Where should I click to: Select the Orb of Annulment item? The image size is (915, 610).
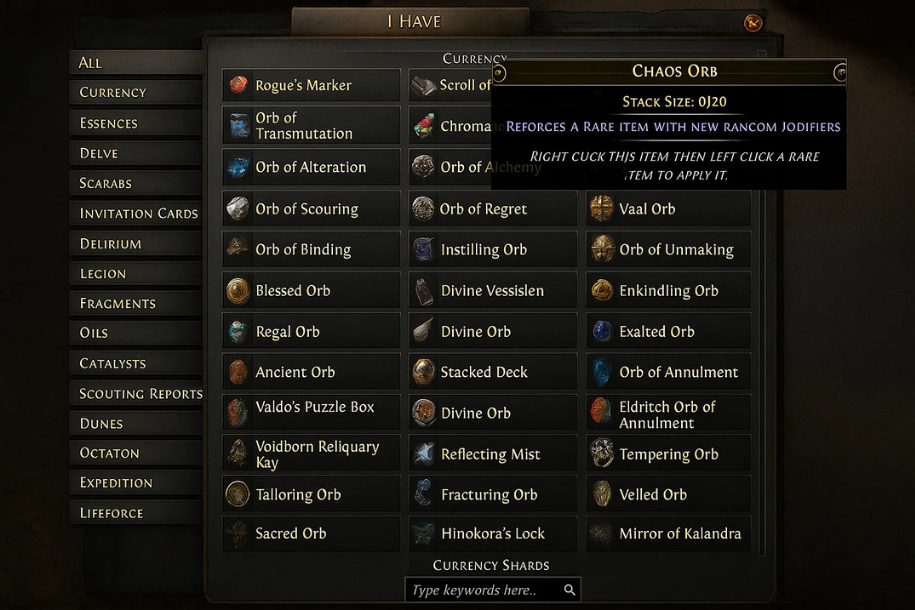(x=668, y=372)
